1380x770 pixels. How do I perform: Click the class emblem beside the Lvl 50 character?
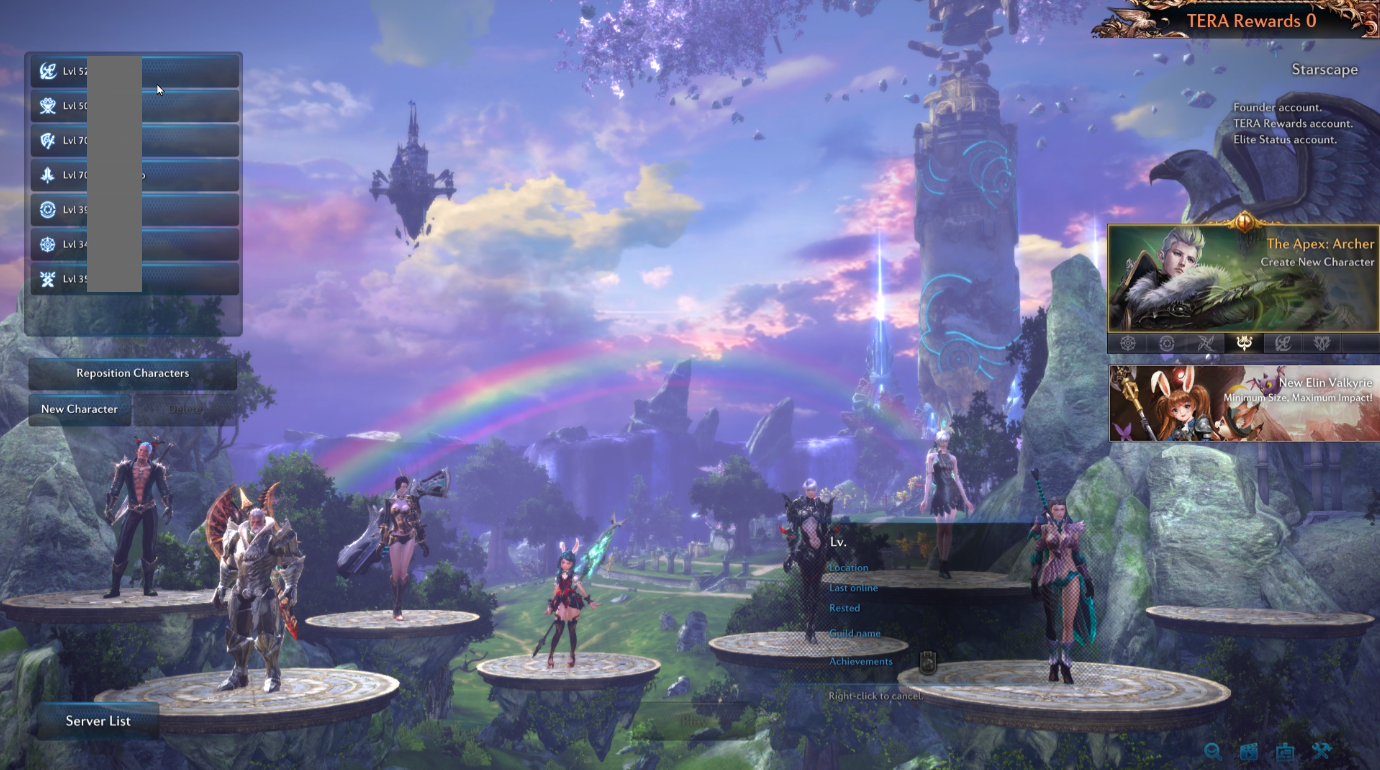[x=47, y=105]
